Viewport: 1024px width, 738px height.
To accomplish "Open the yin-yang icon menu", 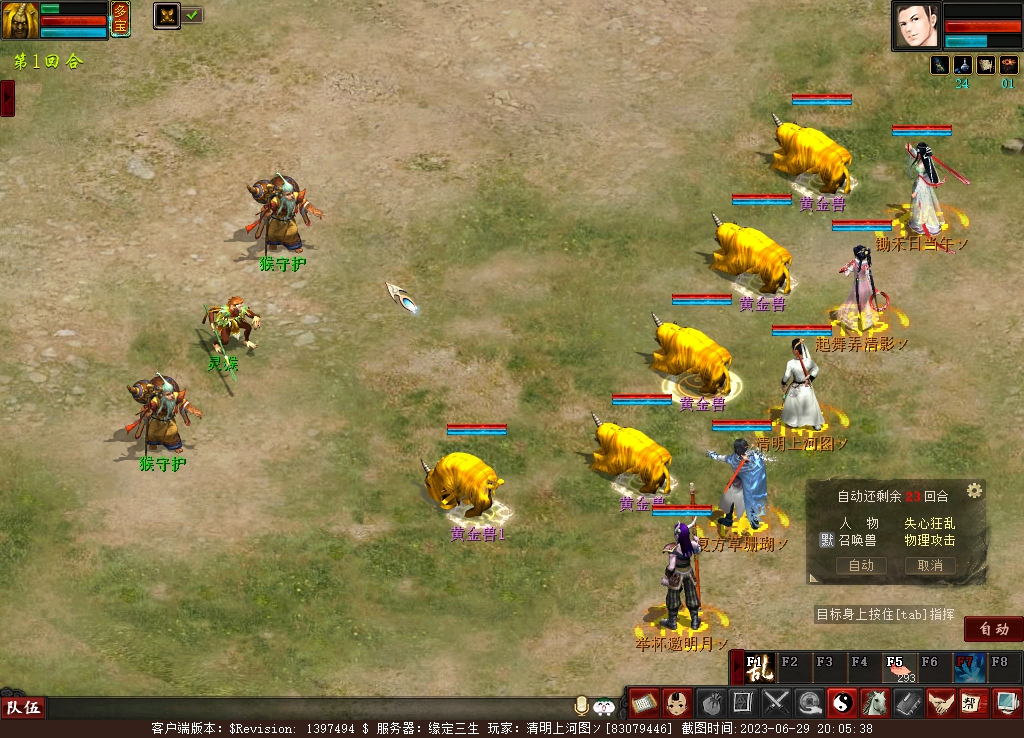I will coord(842,703).
